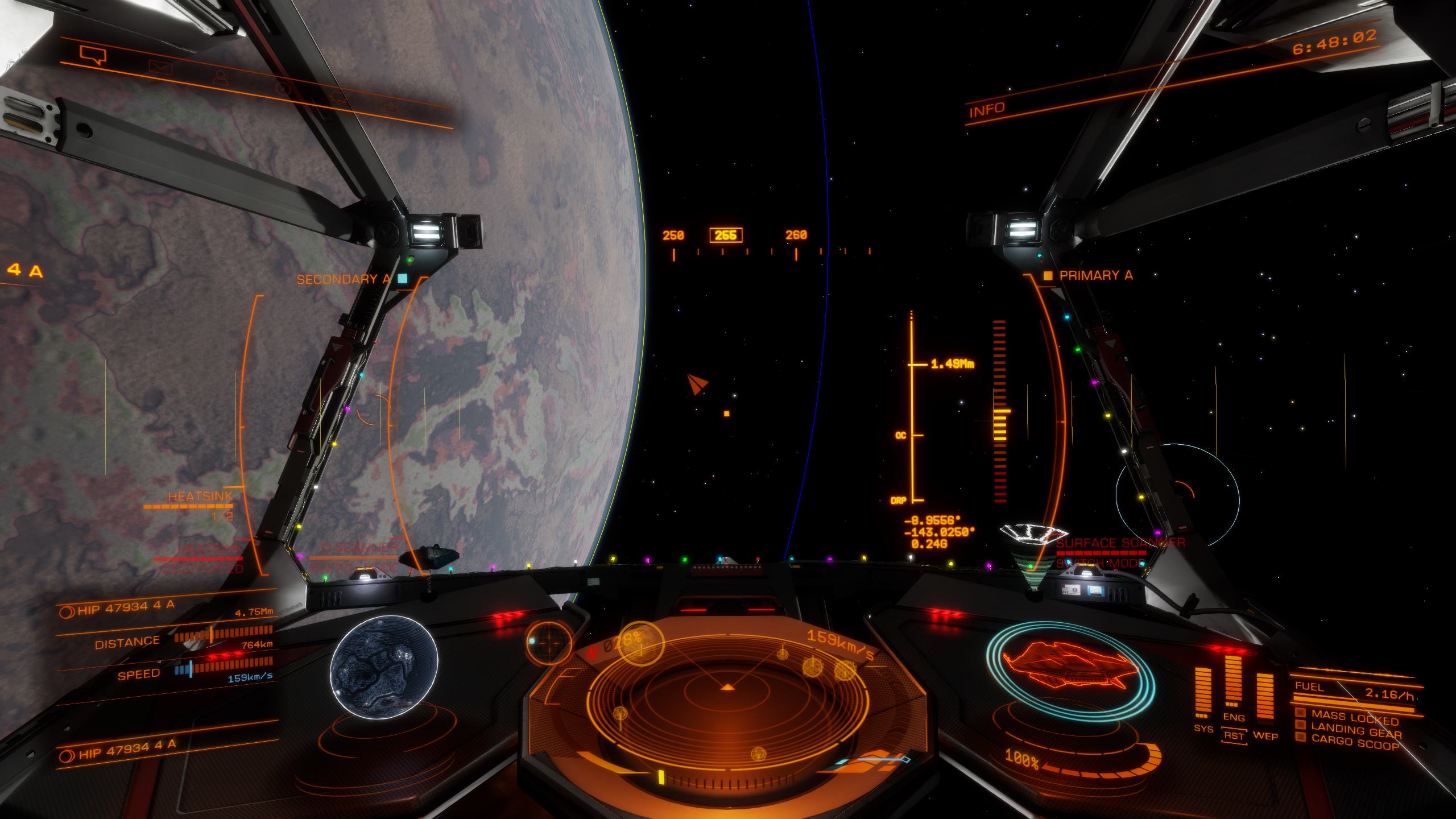Toggle the Cargo Scoop indicator
Image resolution: width=1456 pixels, height=819 pixels.
[1355, 743]
